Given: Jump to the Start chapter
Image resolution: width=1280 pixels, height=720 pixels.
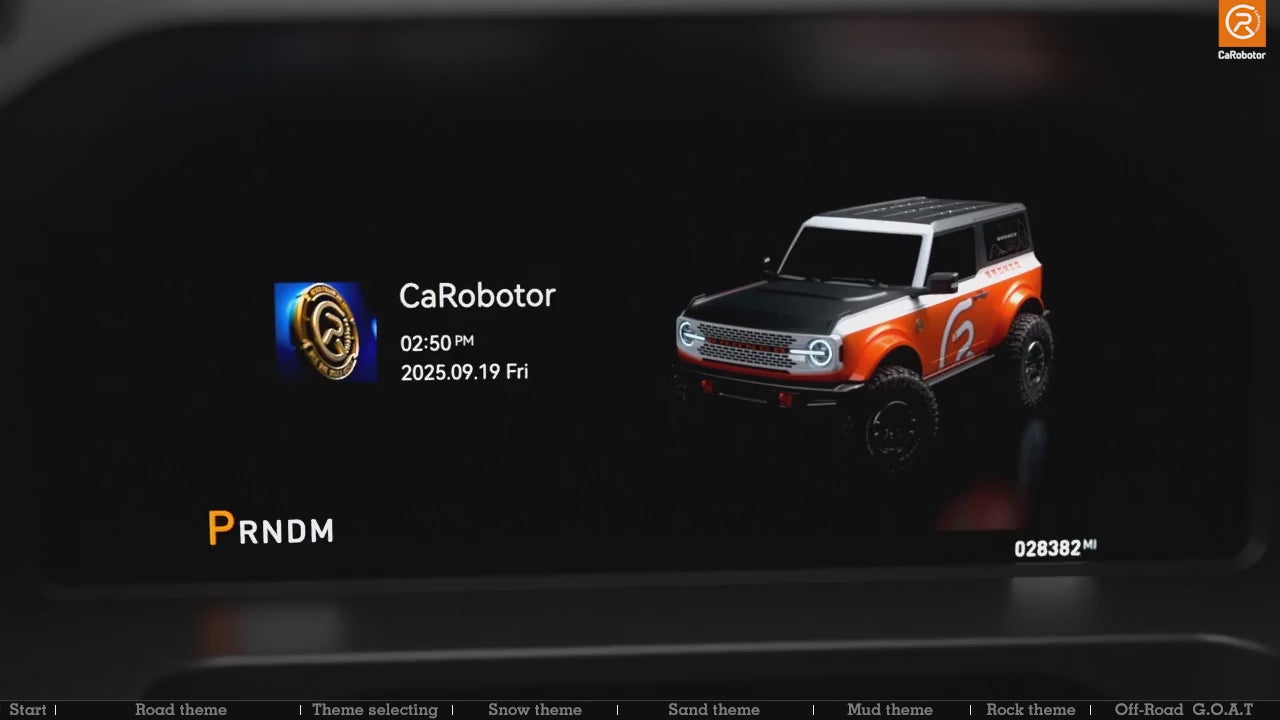Looking at the screenshot, I should click(27, 710).
